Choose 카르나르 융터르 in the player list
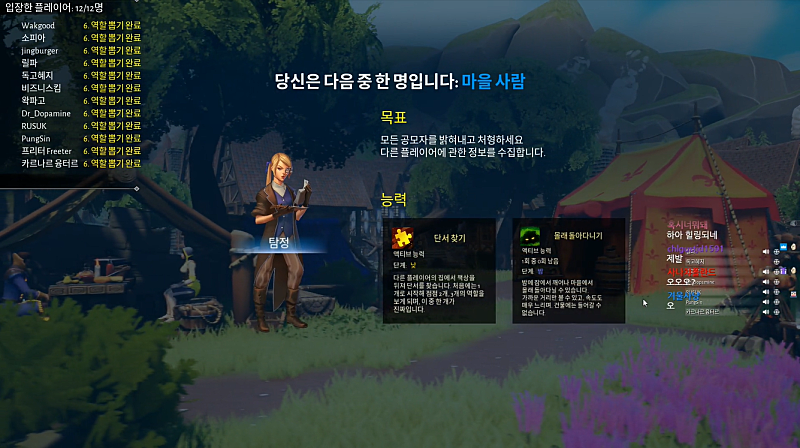This screenshot has height=448, width=800. click(49, 163)
